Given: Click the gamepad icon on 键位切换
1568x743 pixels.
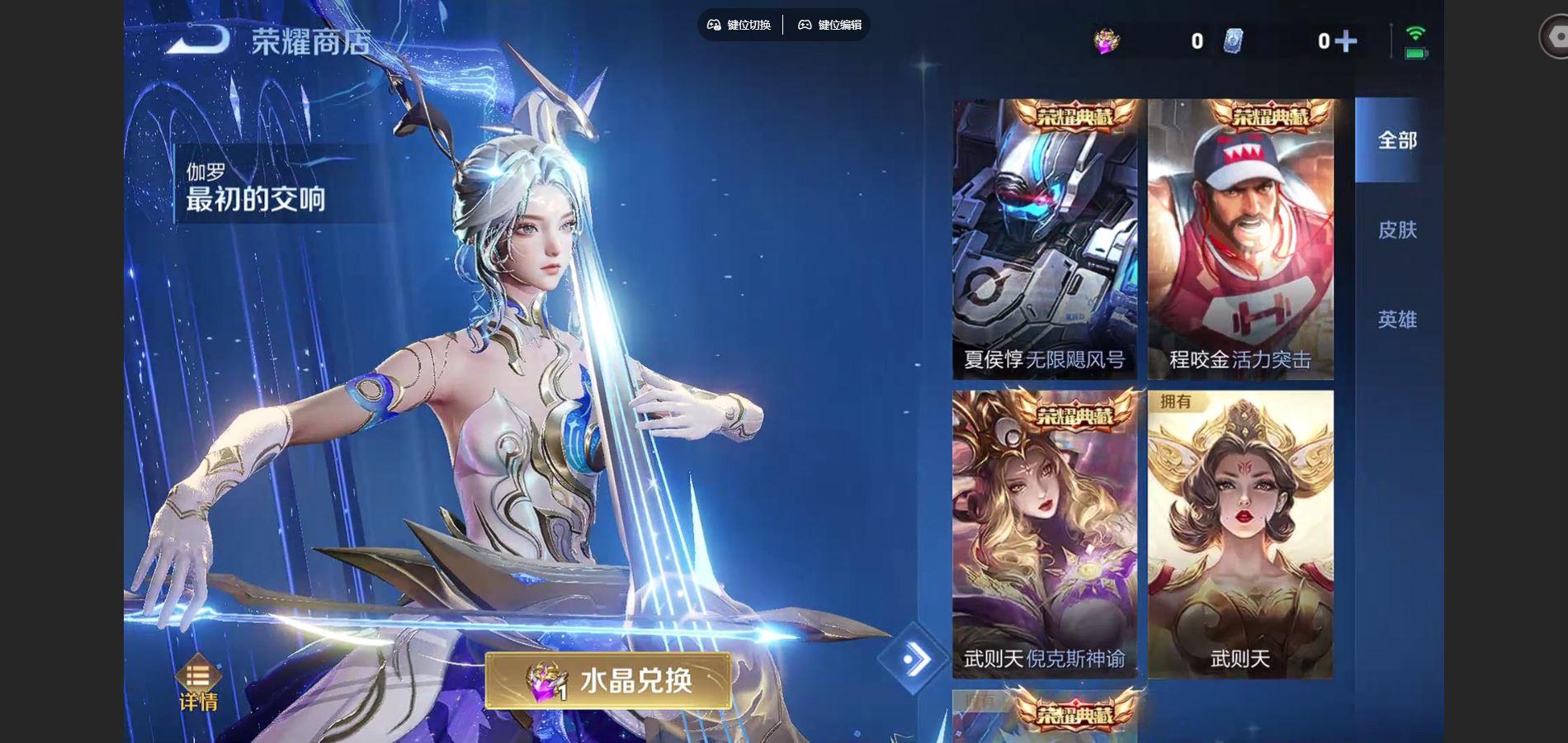Looking at the screenshot, I should click(713, 26).
